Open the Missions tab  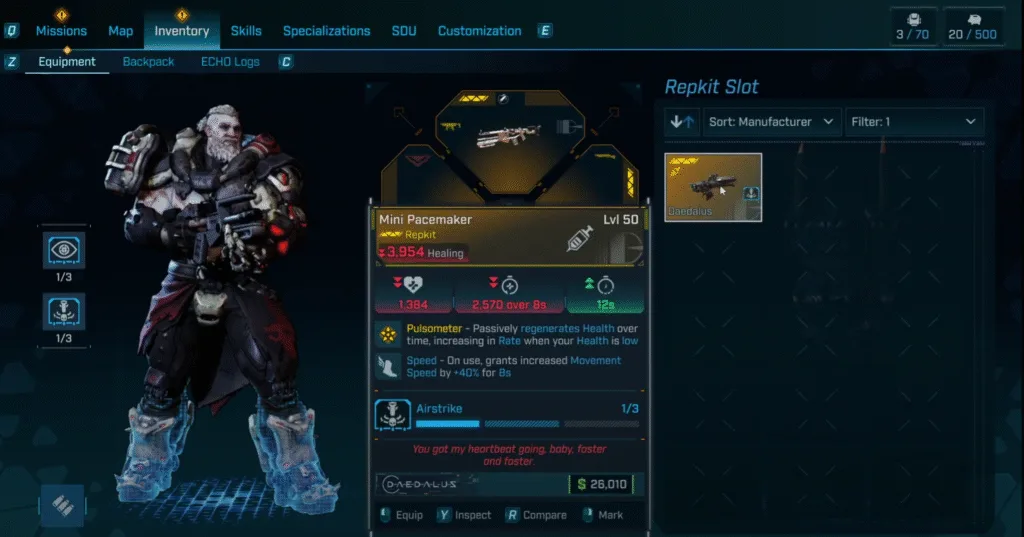click(61, 31)
